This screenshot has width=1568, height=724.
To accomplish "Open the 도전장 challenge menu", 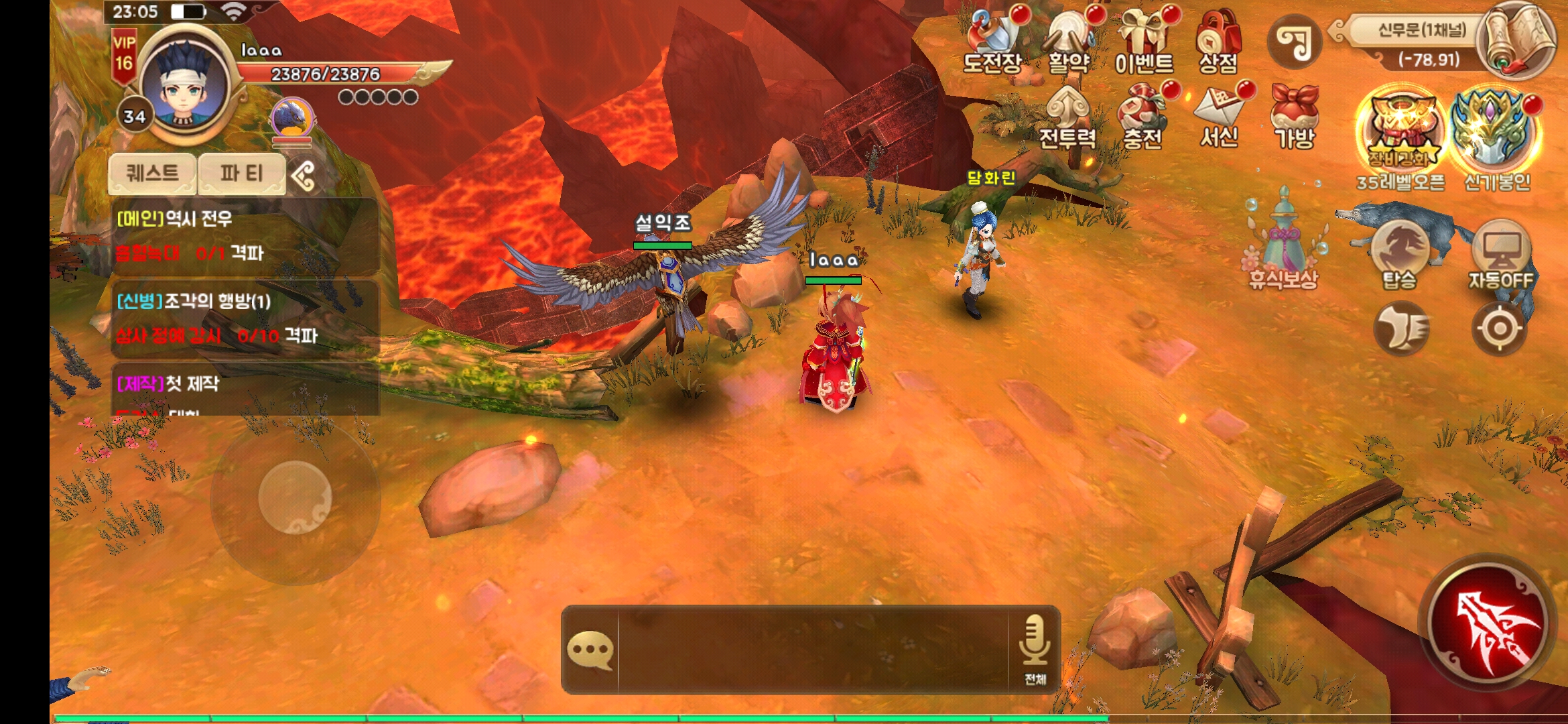I will coord(993,42).
